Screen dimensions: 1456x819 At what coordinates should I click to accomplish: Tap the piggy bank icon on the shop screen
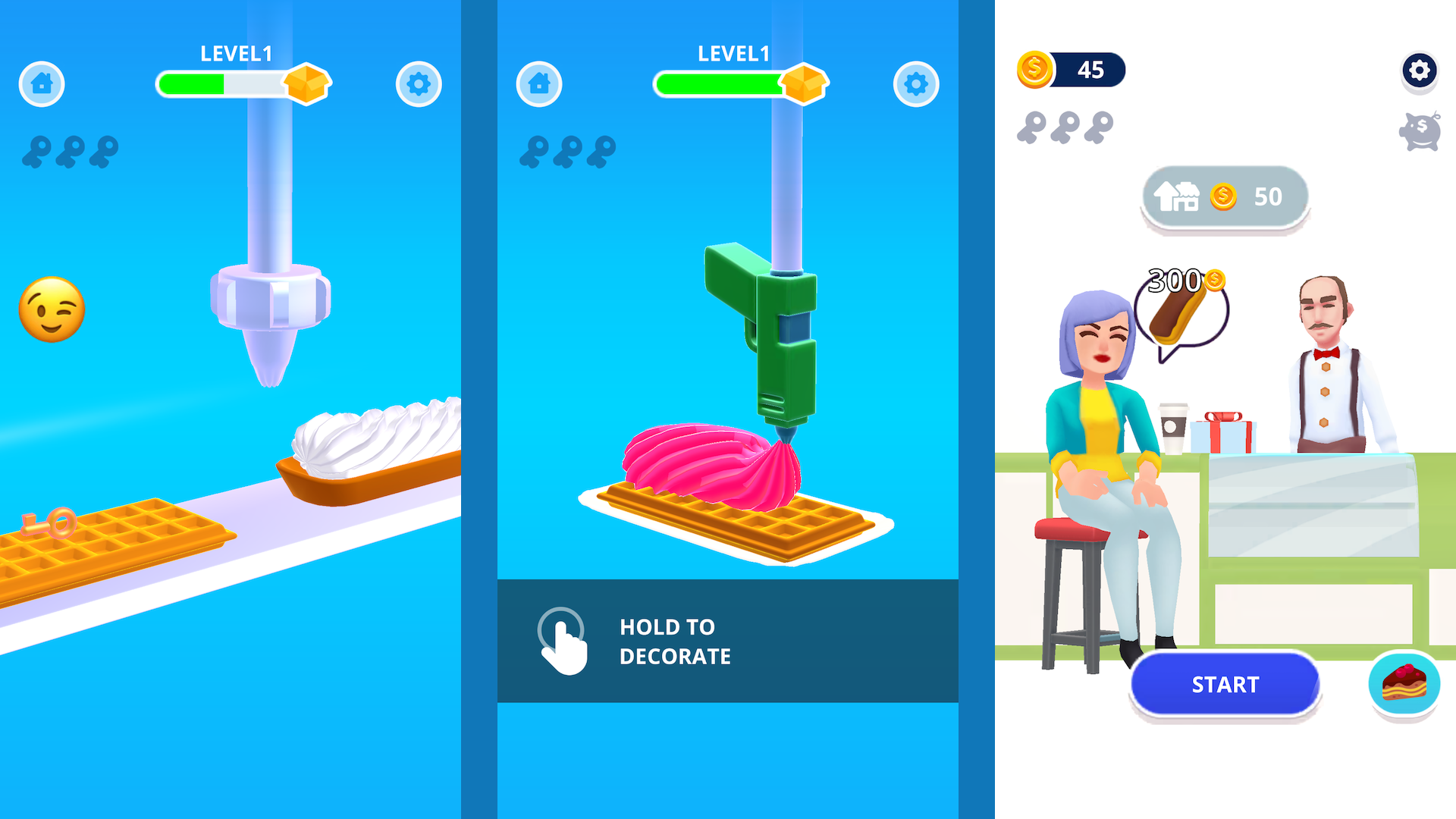1419,130
